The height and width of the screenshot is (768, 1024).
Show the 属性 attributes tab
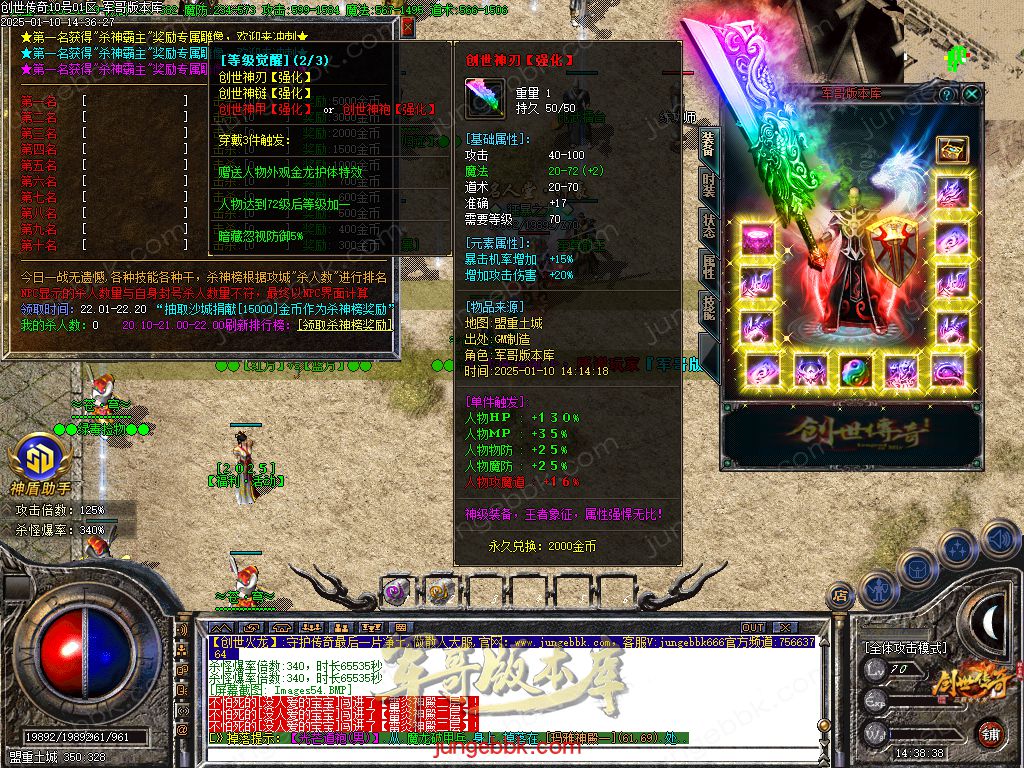point(708,266)
